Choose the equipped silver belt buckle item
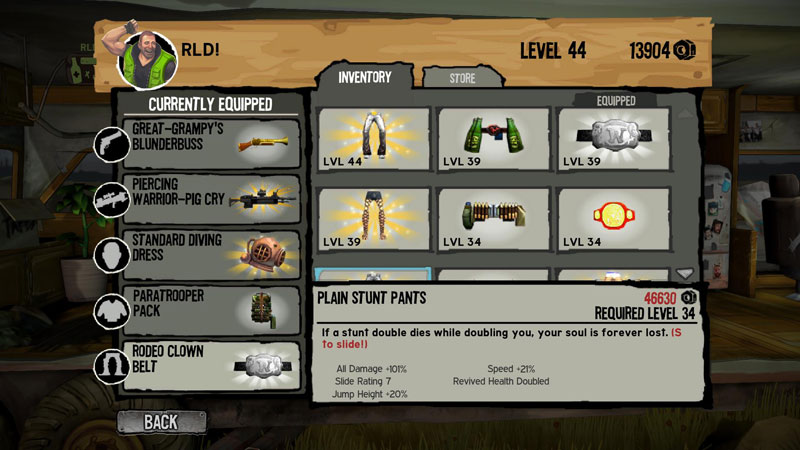The height and width of the screenshot is (450, 800). (x=613, y=140)
